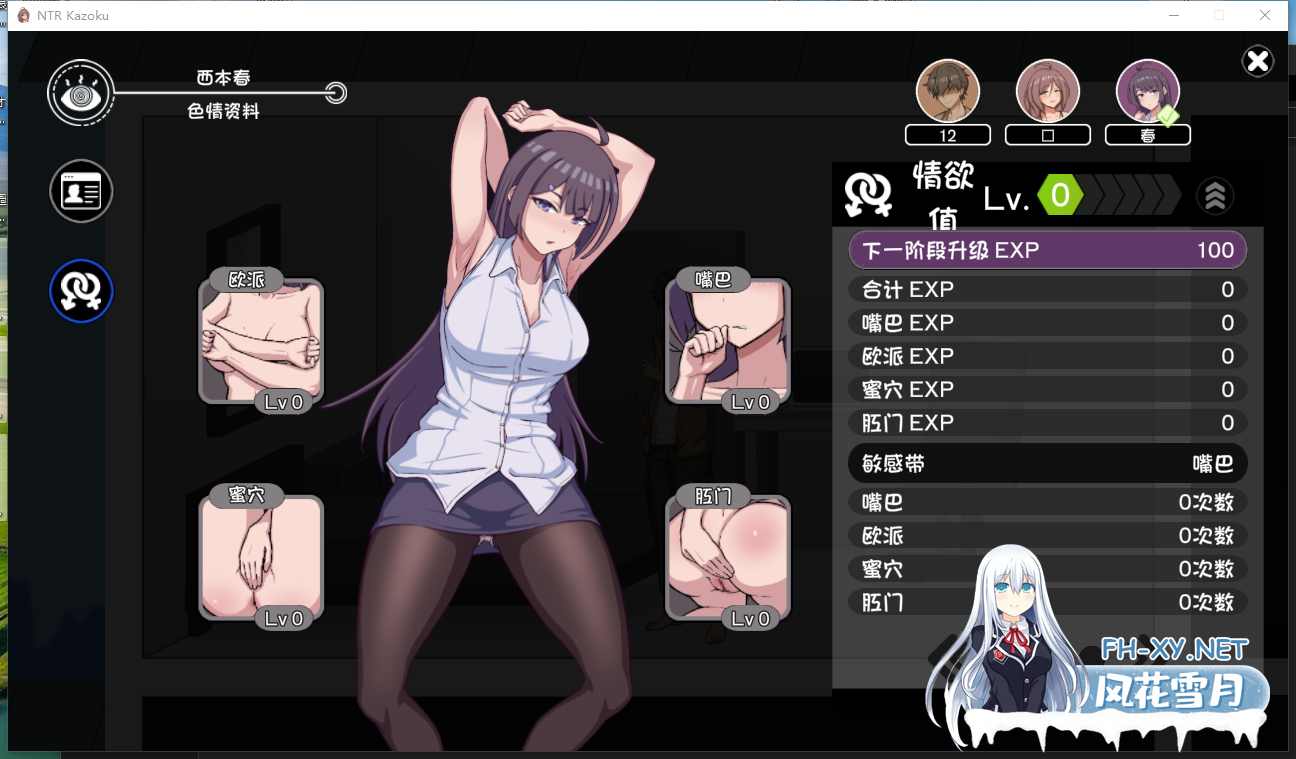The width and height of the screenshot is (1296, 759).
Task: Close the character status screen
Action: [1257, 62]
